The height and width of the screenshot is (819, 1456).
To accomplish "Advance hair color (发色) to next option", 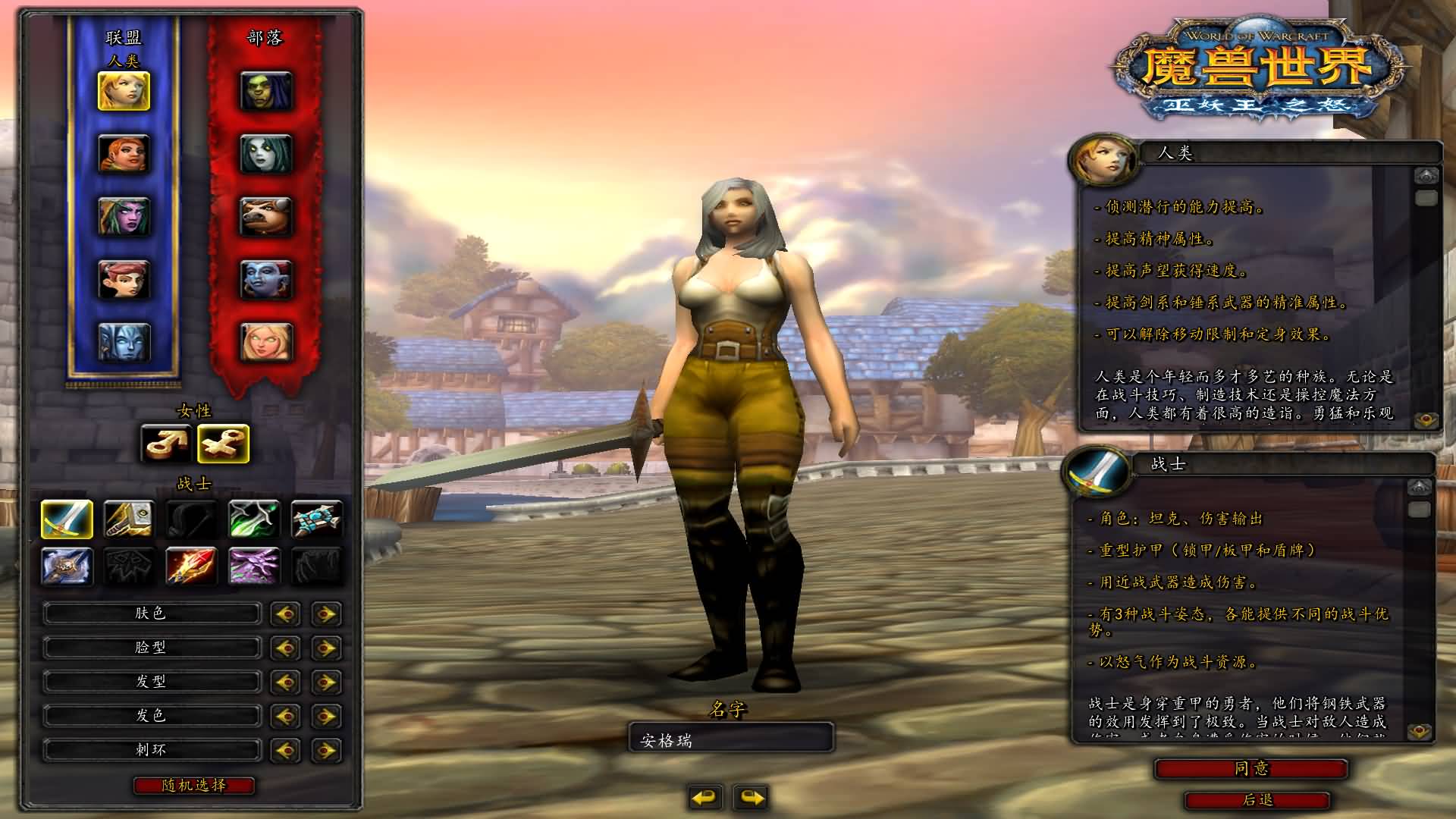I will tap(326, 716).
